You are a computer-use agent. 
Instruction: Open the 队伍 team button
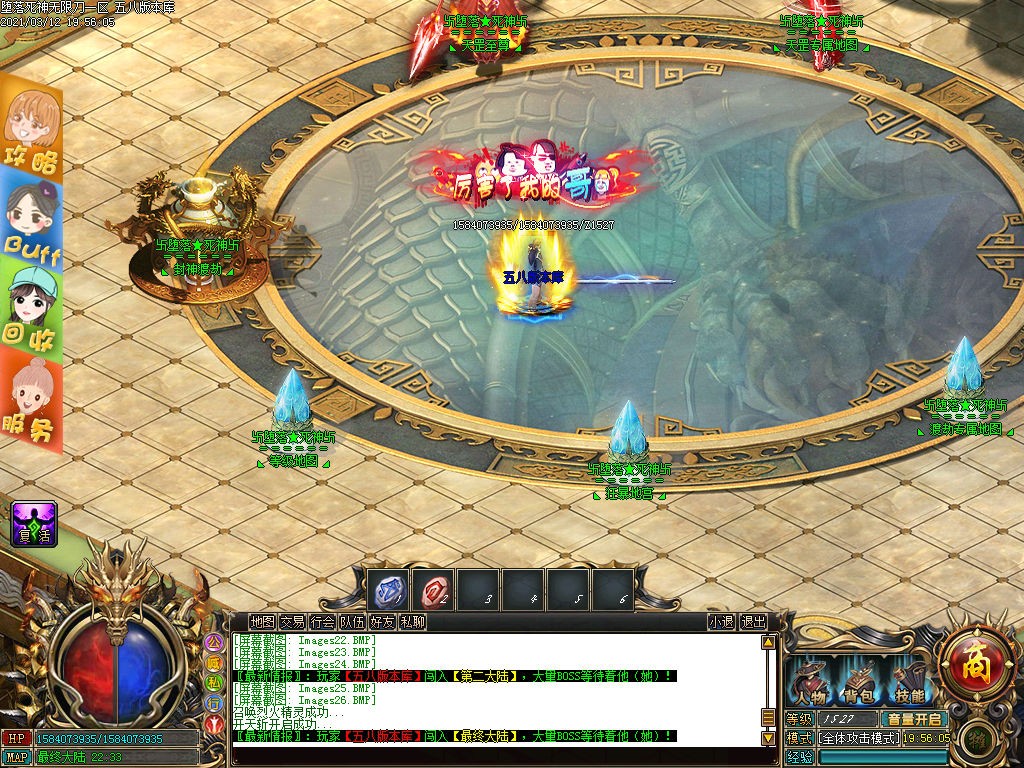(352, 622)
